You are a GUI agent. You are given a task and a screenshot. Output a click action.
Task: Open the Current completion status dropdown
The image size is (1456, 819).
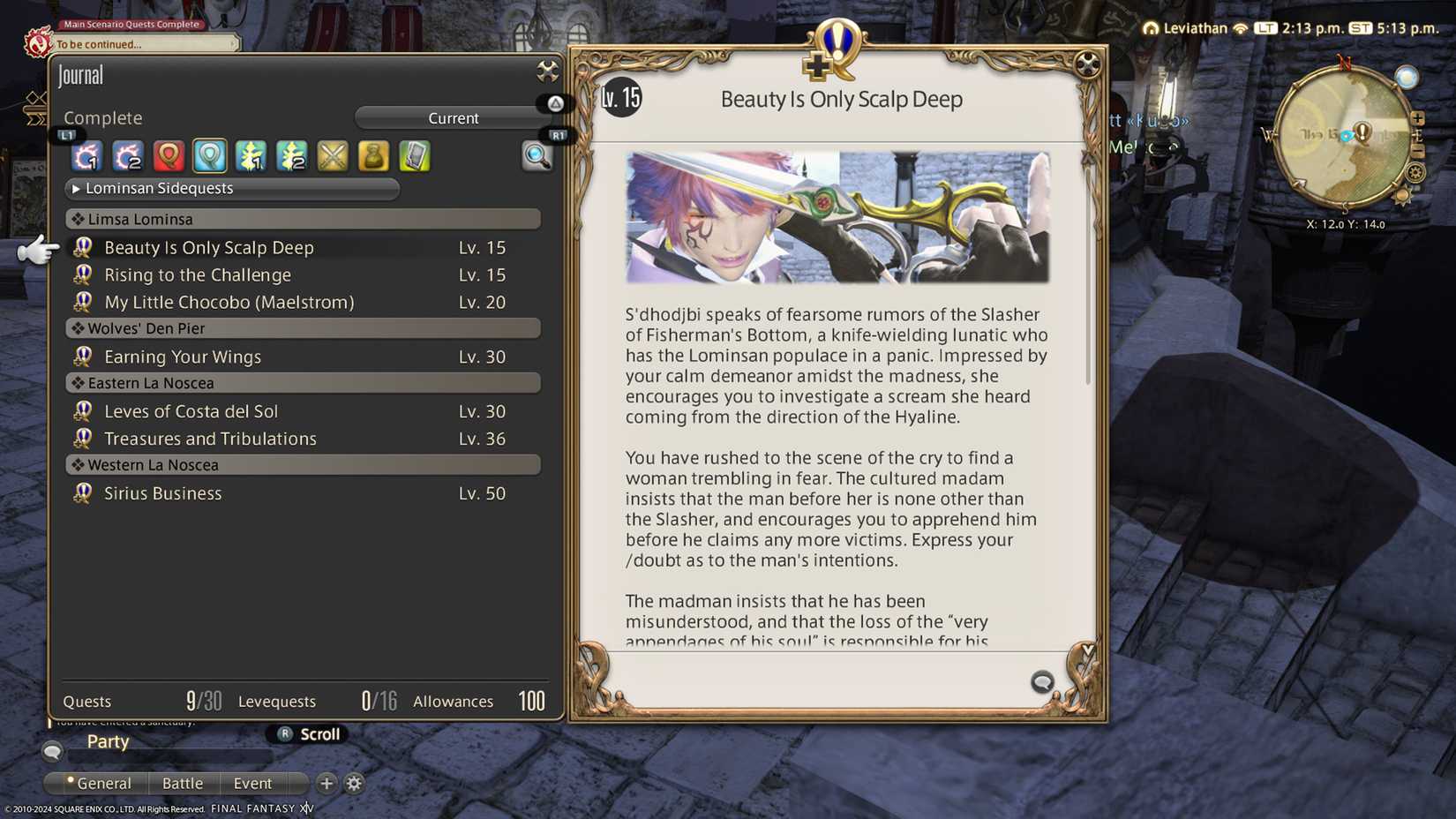(454, 117)
